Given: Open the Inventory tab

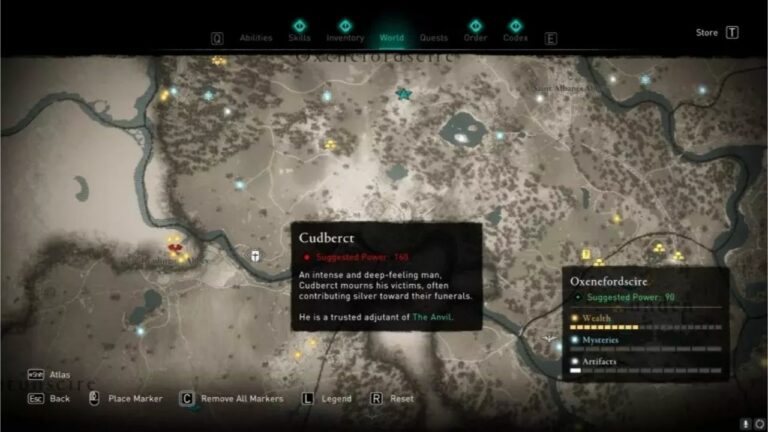Looking at the screenshot, I should pyautogui.click(x=345, y=37).
